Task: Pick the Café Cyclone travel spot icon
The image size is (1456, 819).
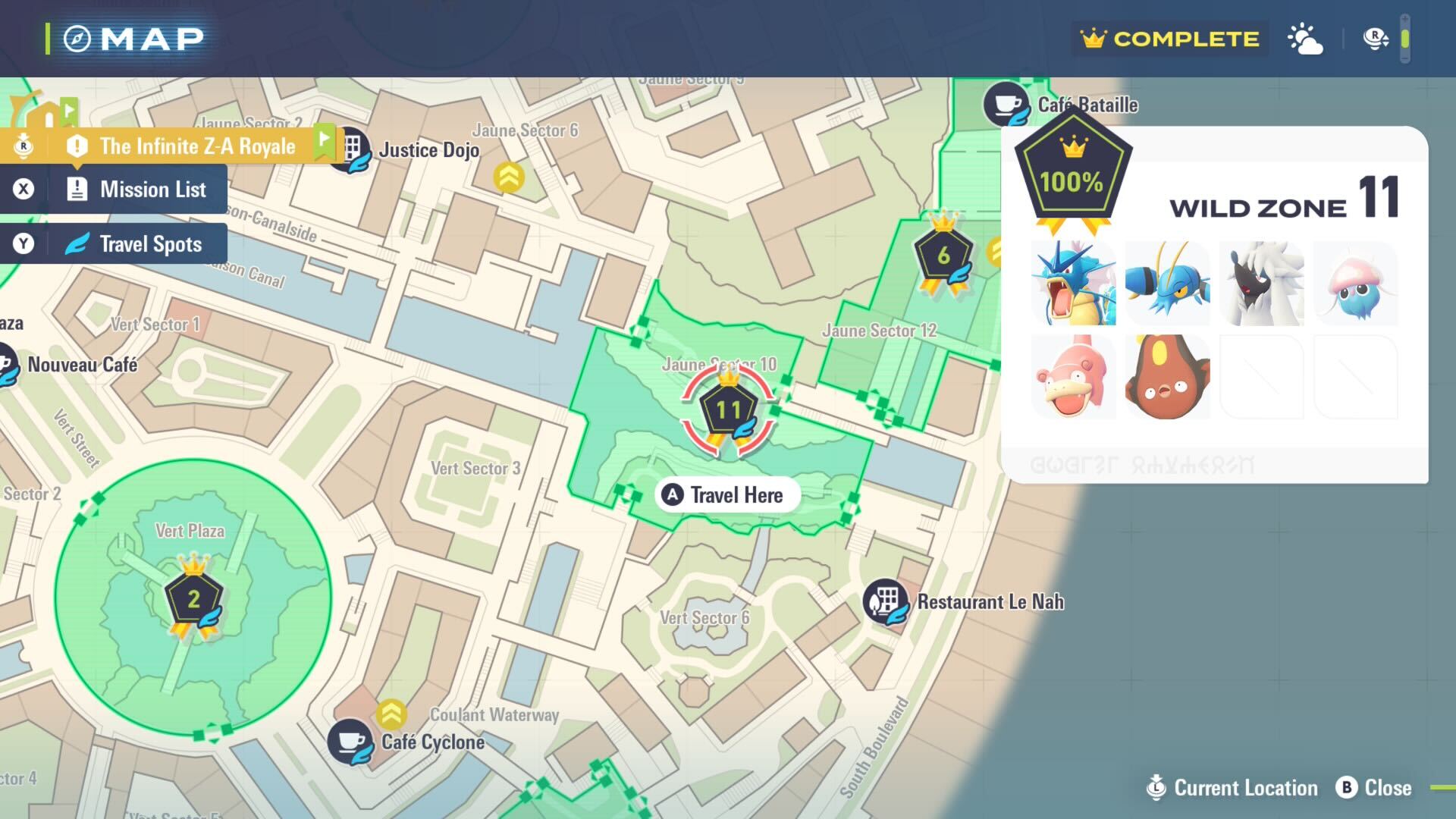Action: coord(350,741)
